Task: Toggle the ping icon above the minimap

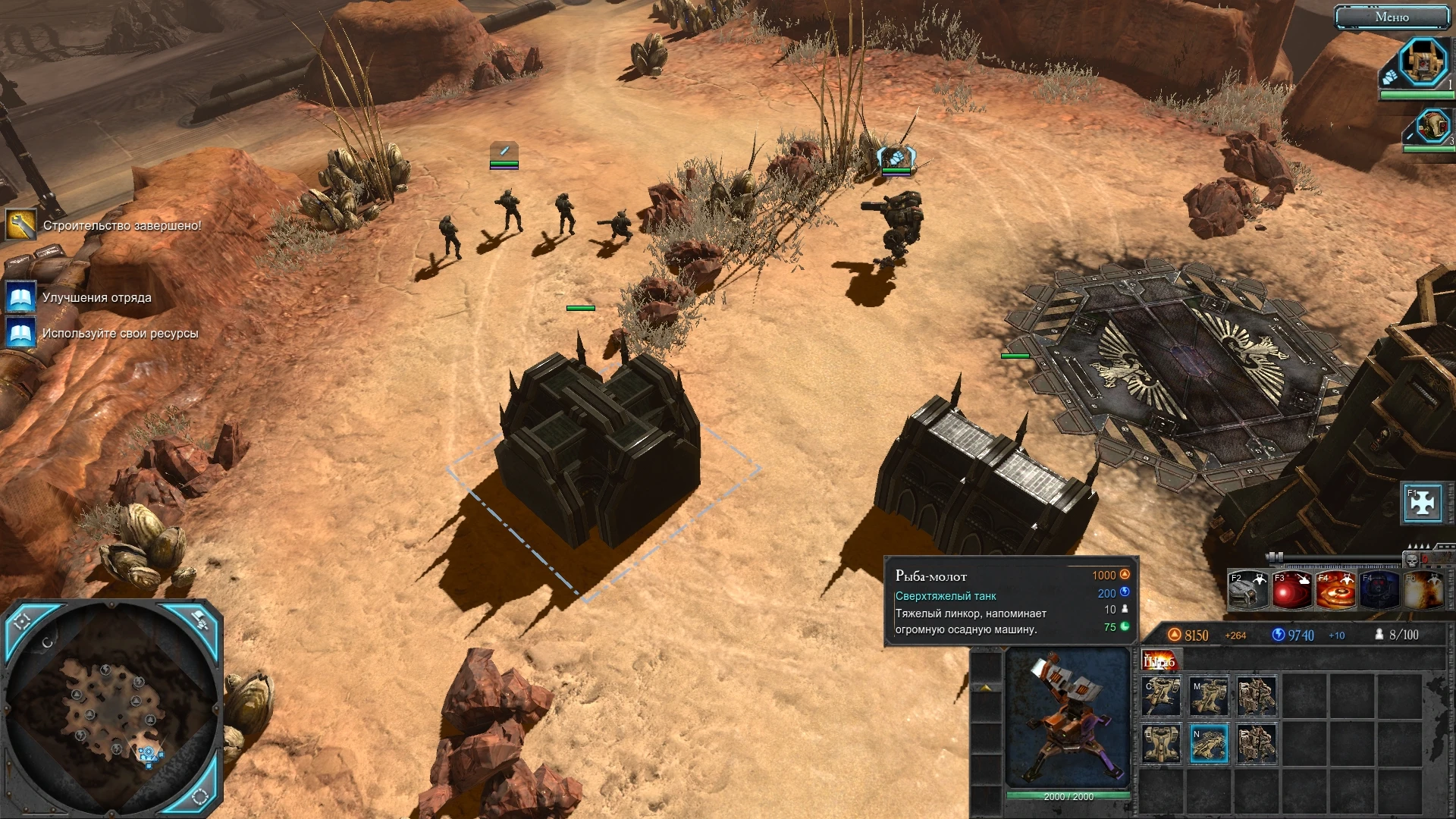Action: (x=201, y=620)
